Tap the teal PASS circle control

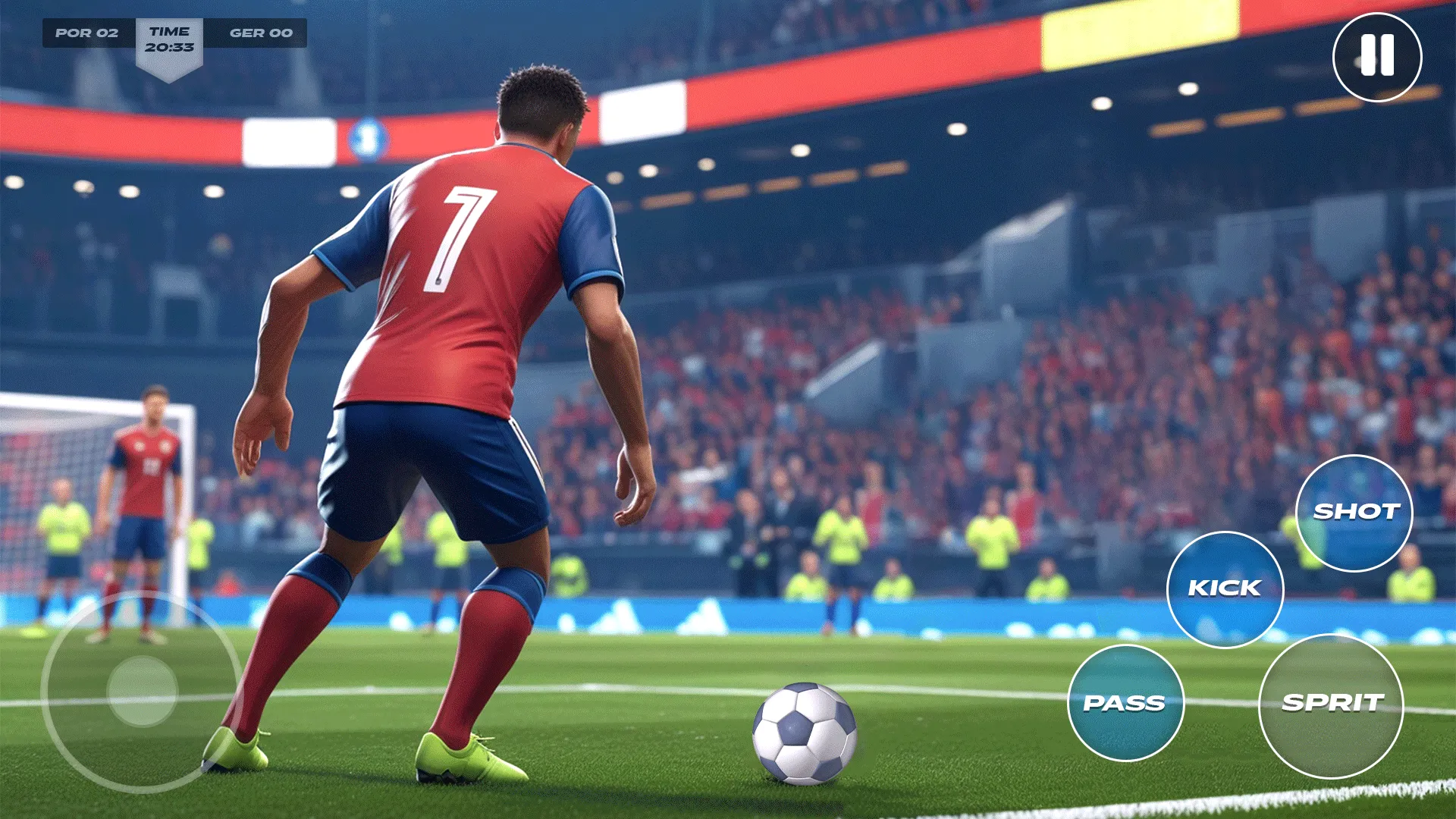coord(1125,704)
